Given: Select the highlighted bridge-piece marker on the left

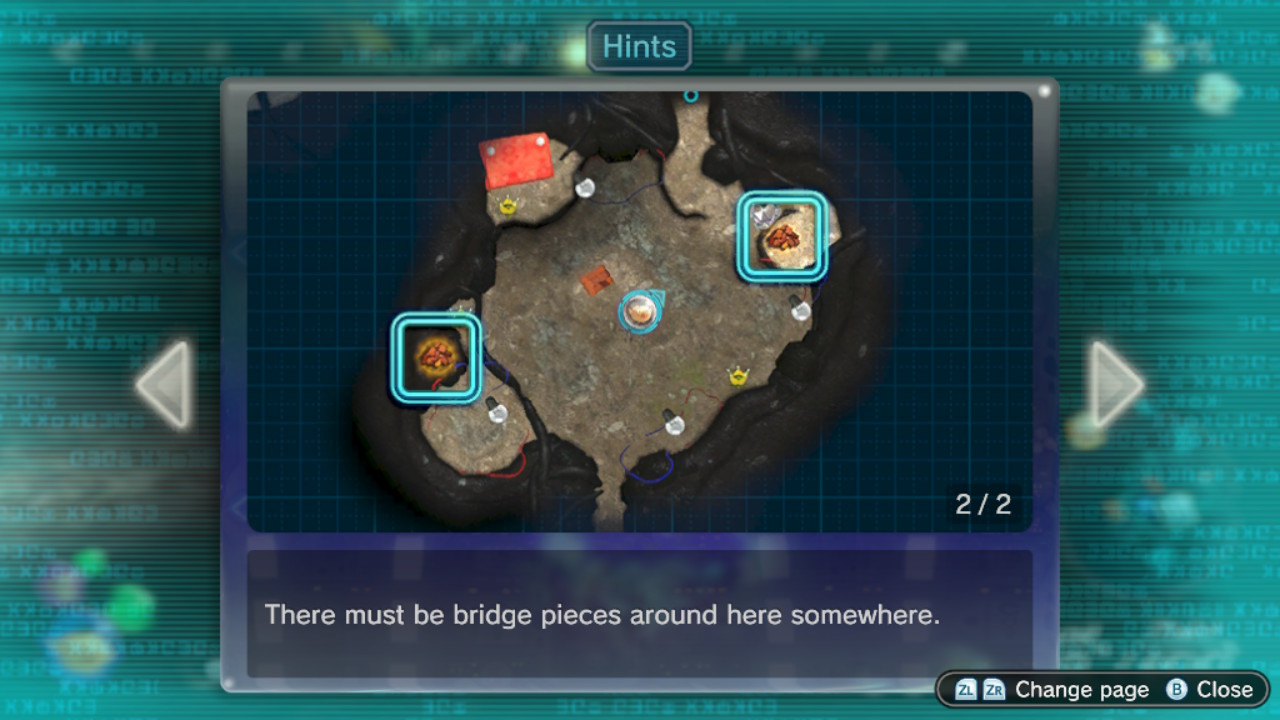Looking at the screenshot, I should (x=436, y=357).
